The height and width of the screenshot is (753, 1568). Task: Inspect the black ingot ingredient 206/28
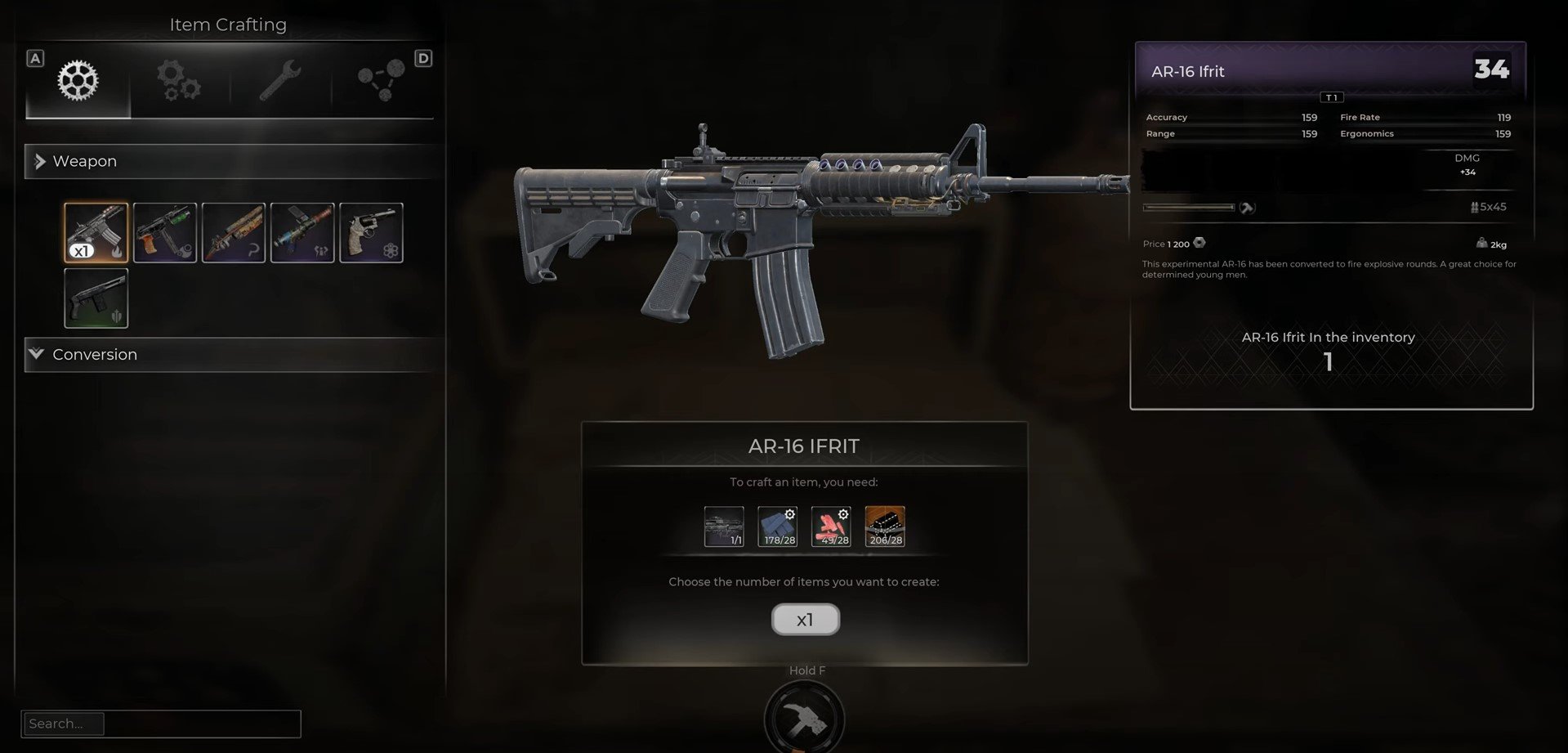click(885, 527)
